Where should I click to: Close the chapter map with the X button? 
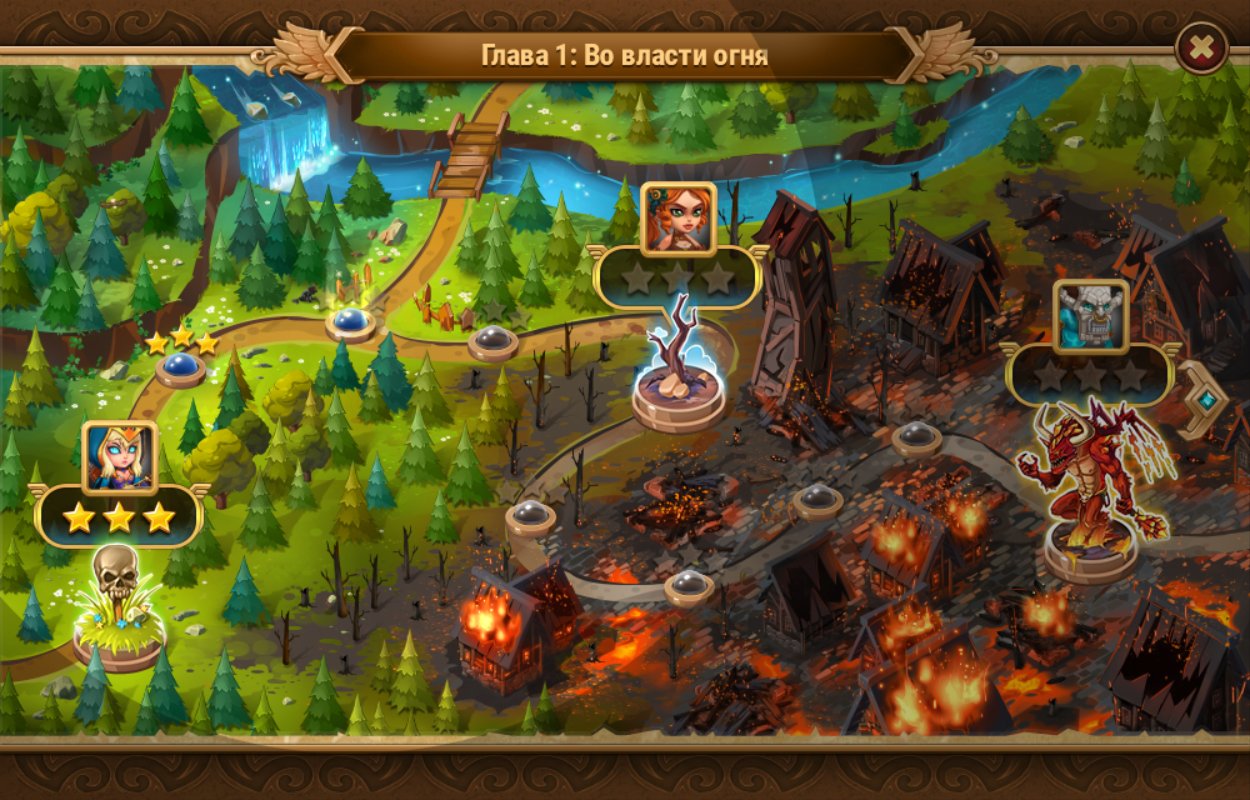1201,47
